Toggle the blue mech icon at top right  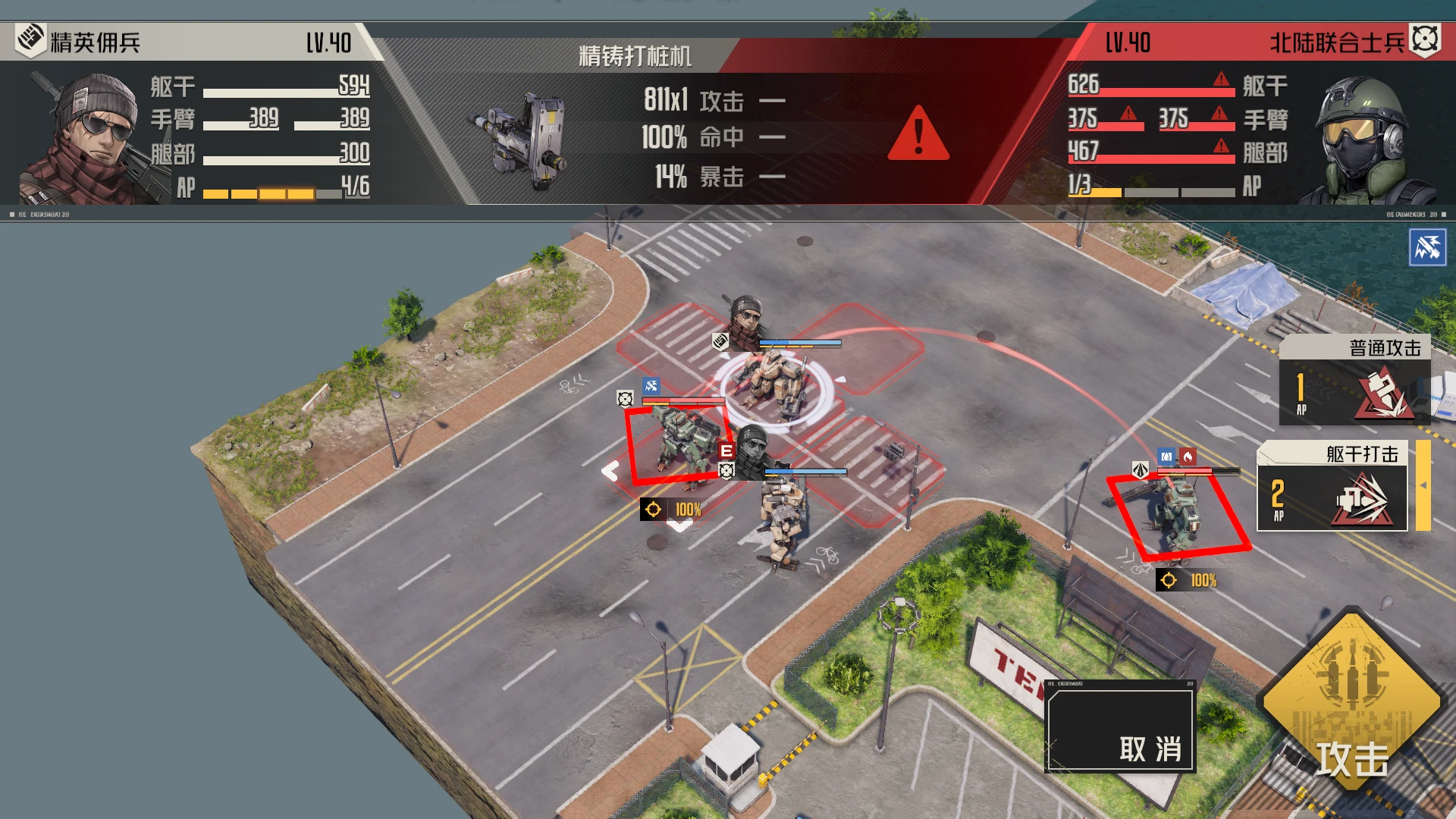point(1427,248)
